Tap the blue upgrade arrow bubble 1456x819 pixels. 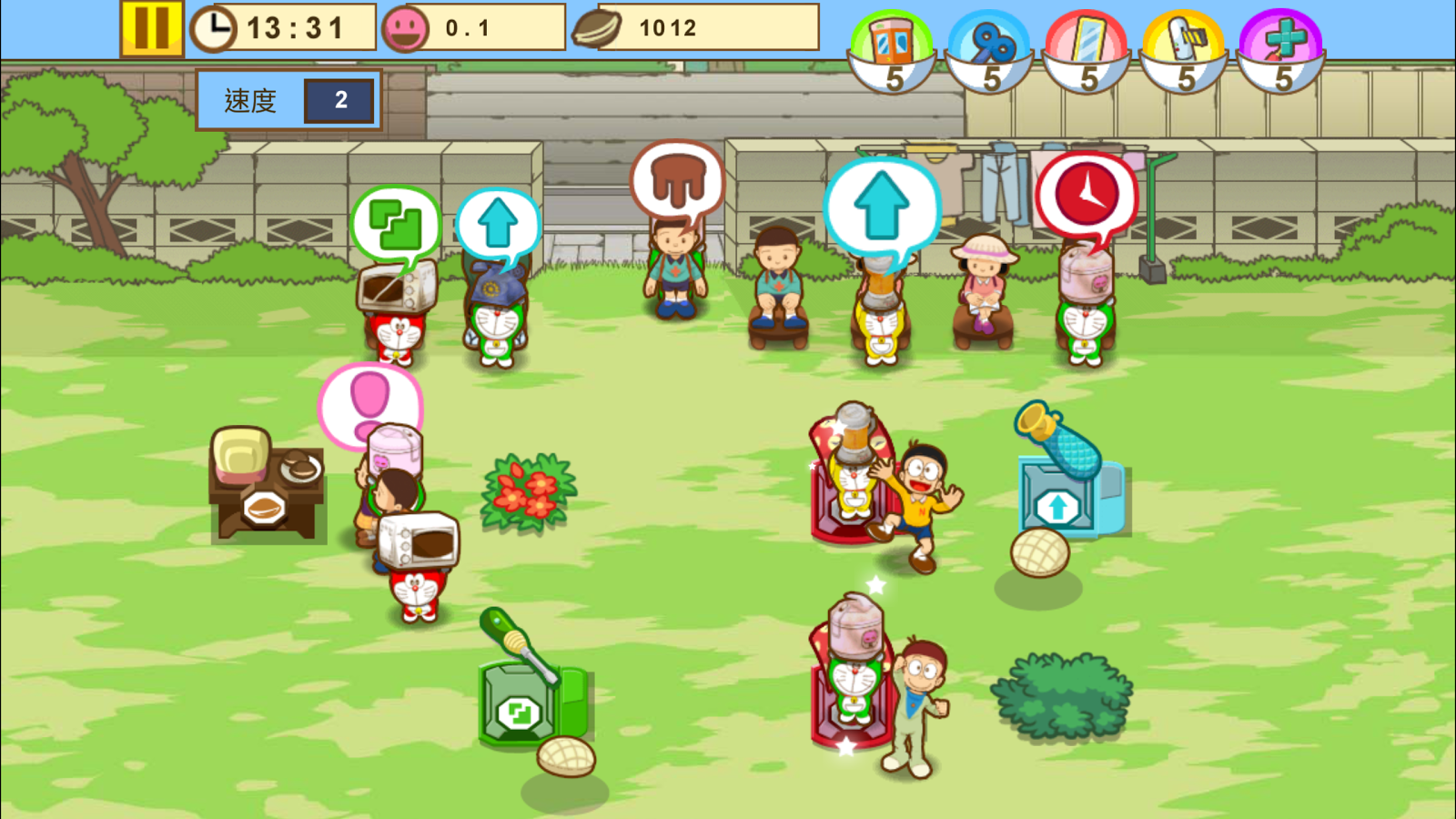click(881, 207)
